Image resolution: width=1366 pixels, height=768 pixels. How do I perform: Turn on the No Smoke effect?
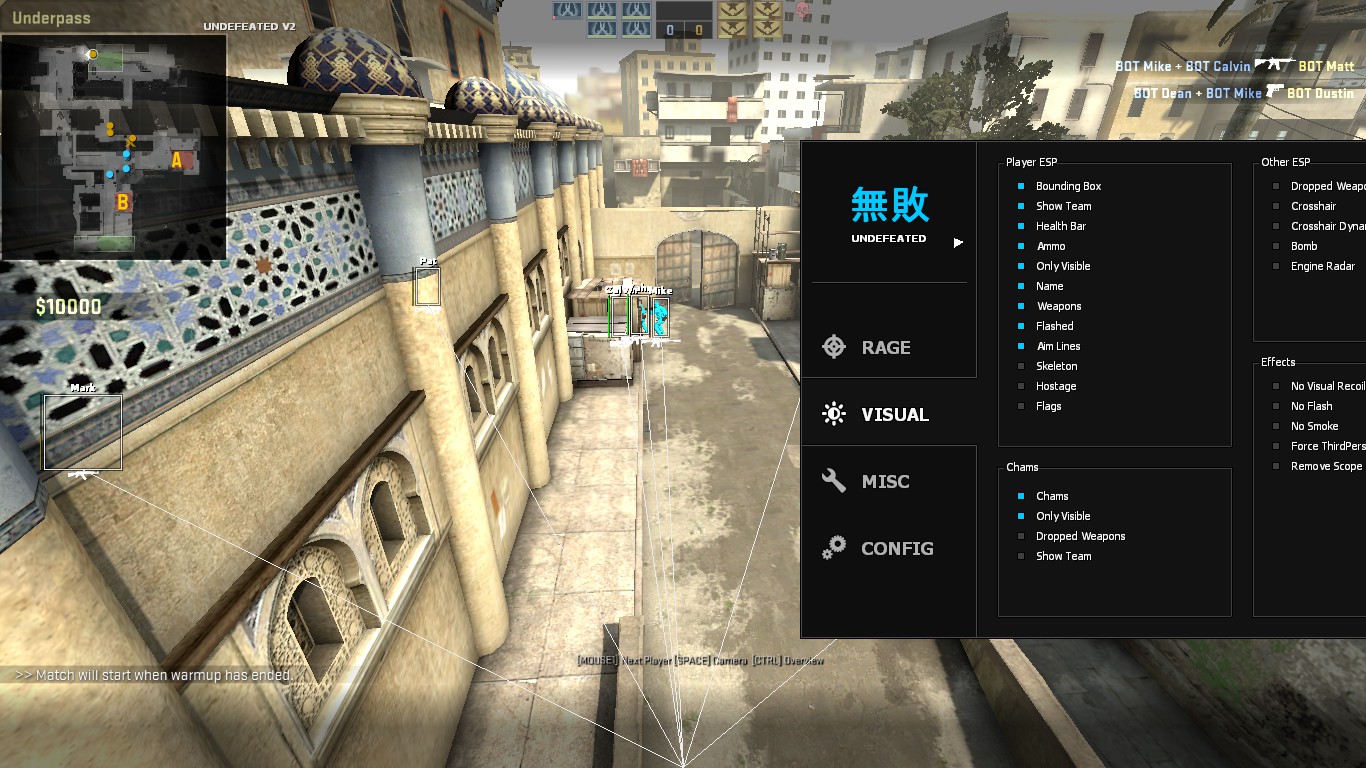[x=1276, y=426]
